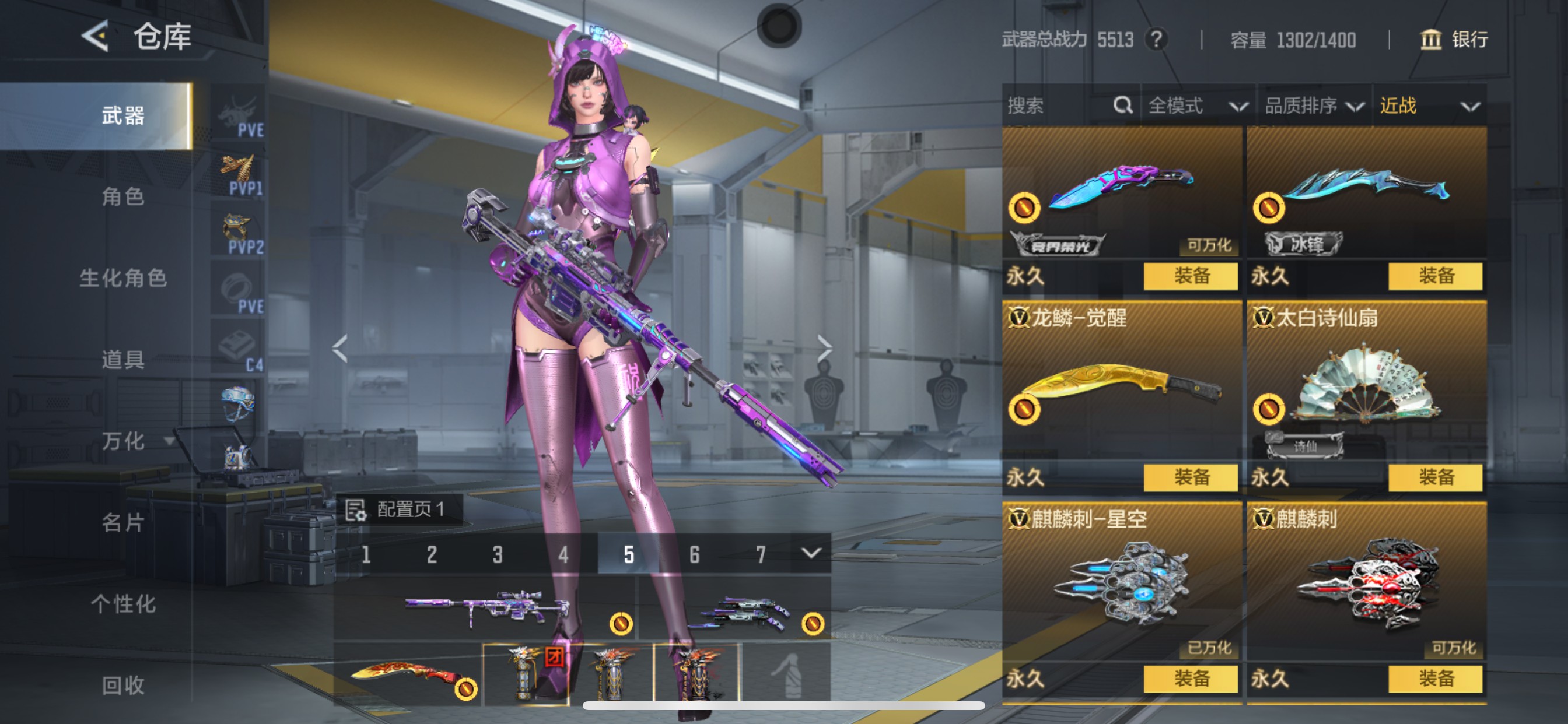
Task: Select the 名片 menu entry
Action: pyautogui.click(x=123, y=522)
